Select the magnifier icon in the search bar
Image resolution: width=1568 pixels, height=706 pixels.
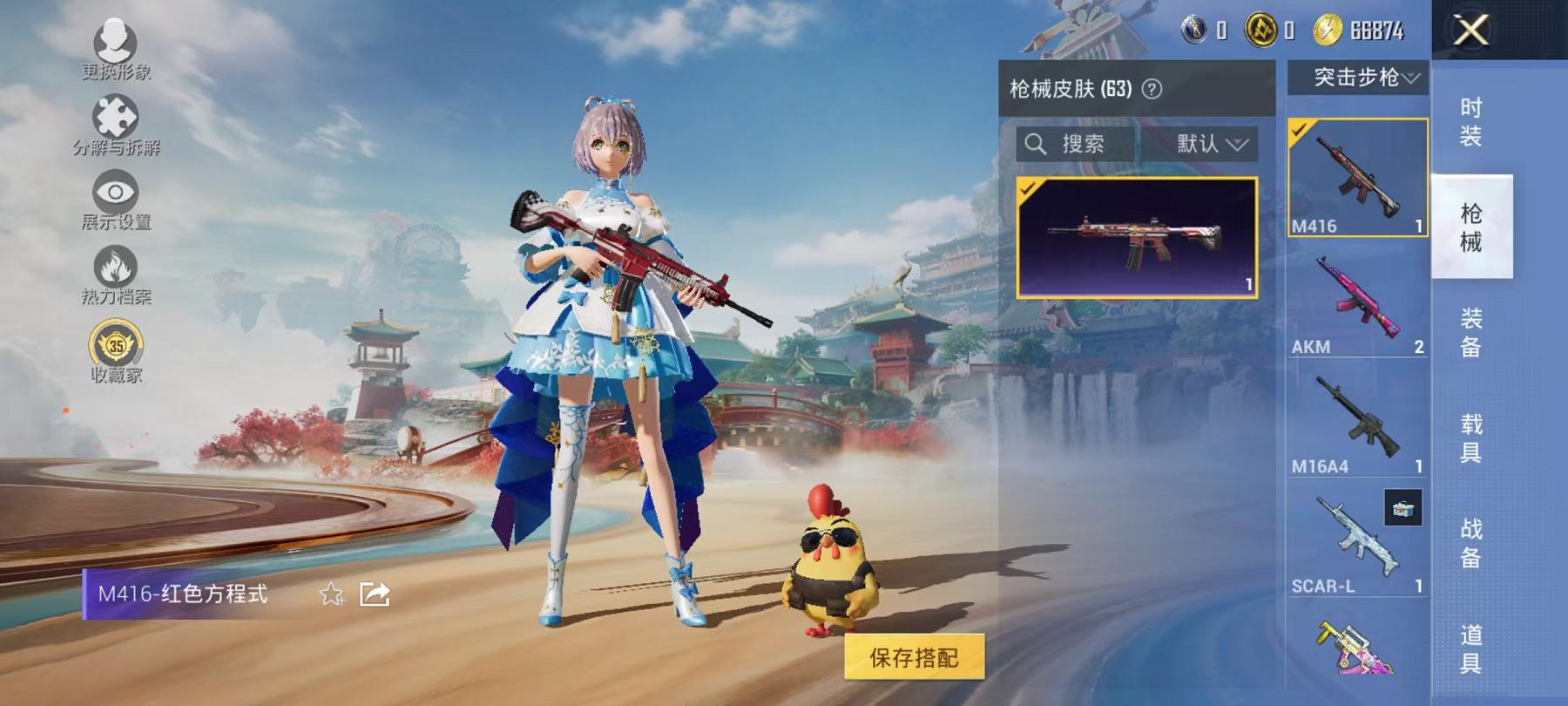pos(1038,145)
